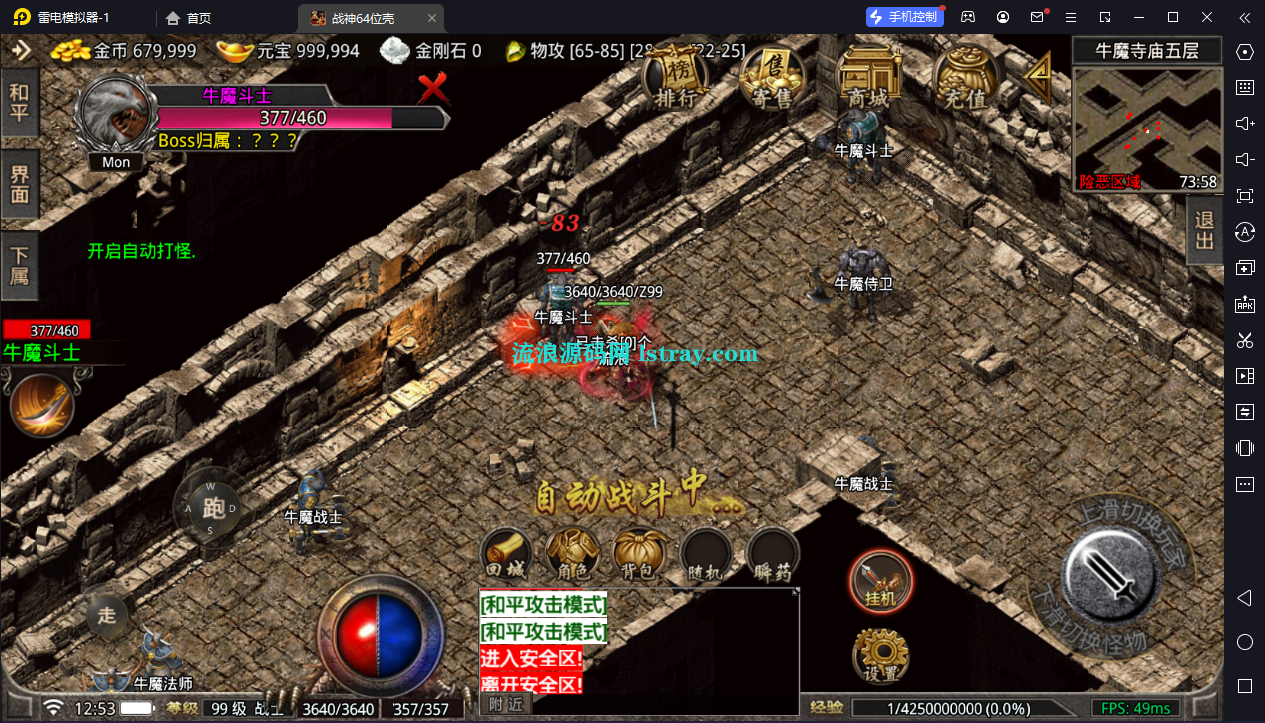The height and width of the screenshot is (723, 1265).
Task: Open the 商城 store
Action: tap(866, 76)
